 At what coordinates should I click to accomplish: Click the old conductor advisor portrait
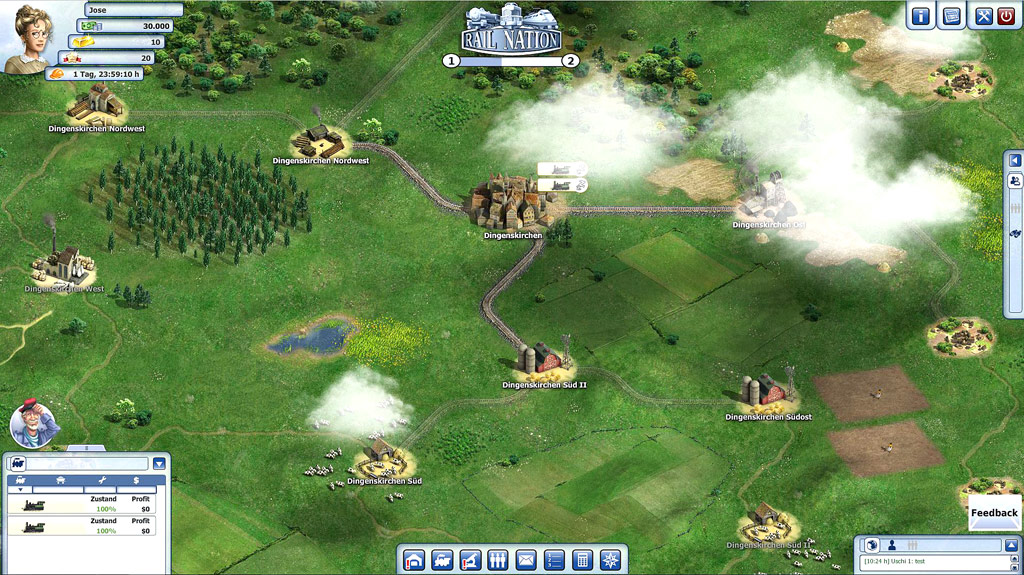pos(33,423)
